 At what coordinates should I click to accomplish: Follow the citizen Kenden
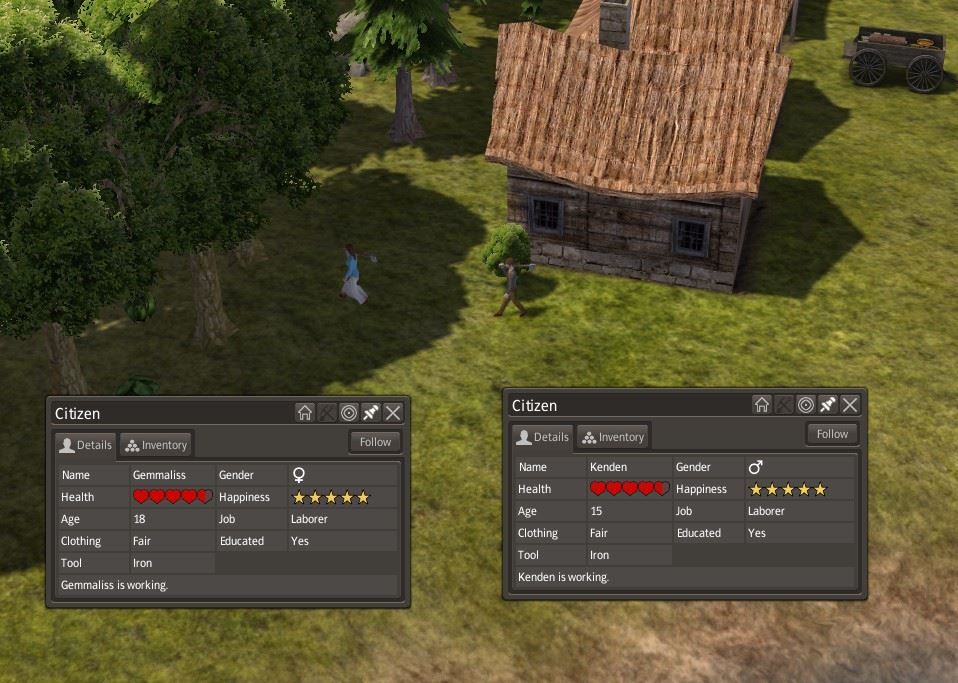click(832, 434)
